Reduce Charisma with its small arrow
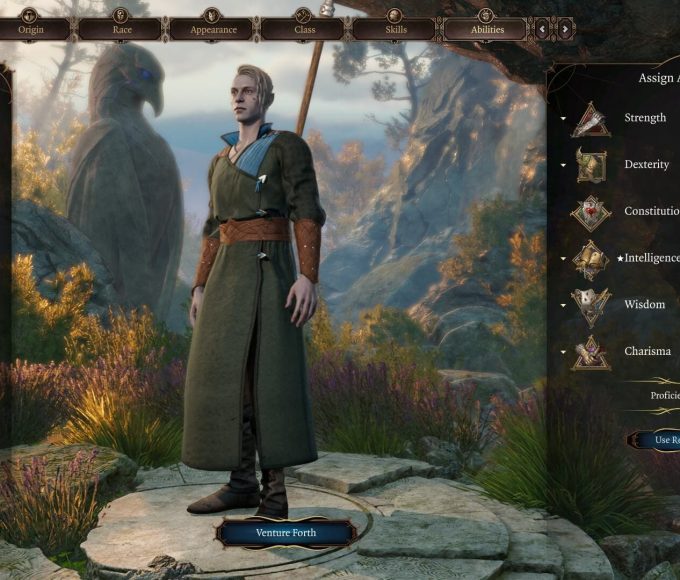 pos(563,352)
